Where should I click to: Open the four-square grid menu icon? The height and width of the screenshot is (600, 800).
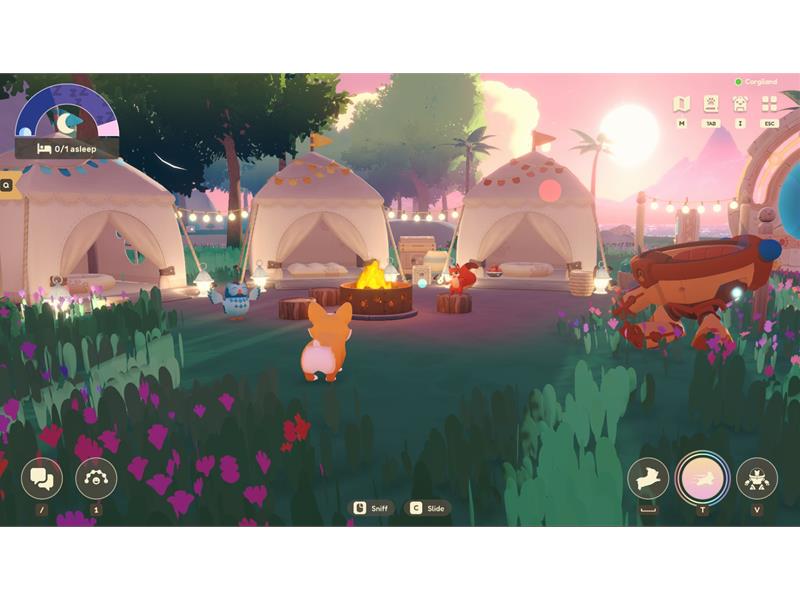tap(769, 103)
